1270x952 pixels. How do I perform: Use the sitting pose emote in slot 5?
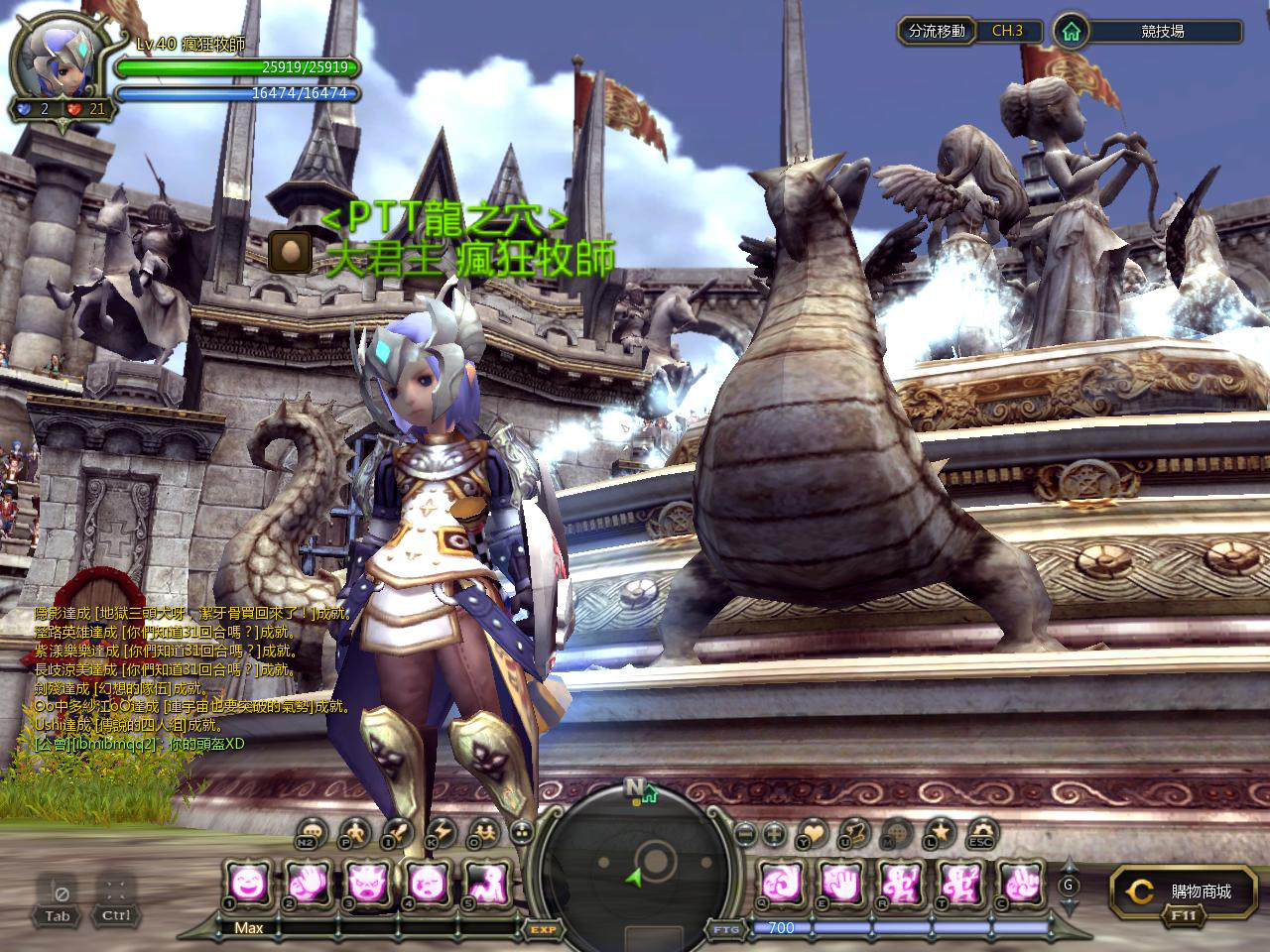click(486, 880)
